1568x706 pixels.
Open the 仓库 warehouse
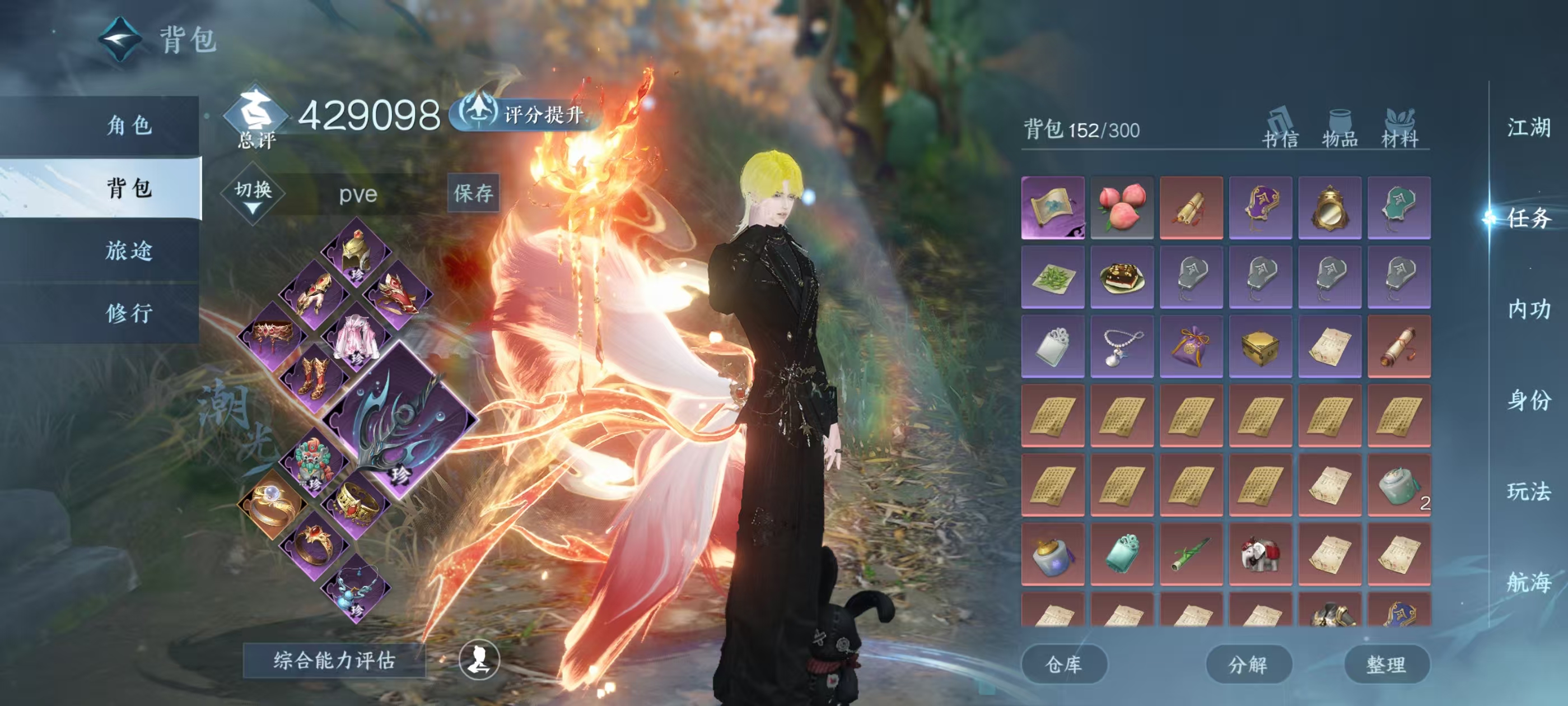(1063, 664)
